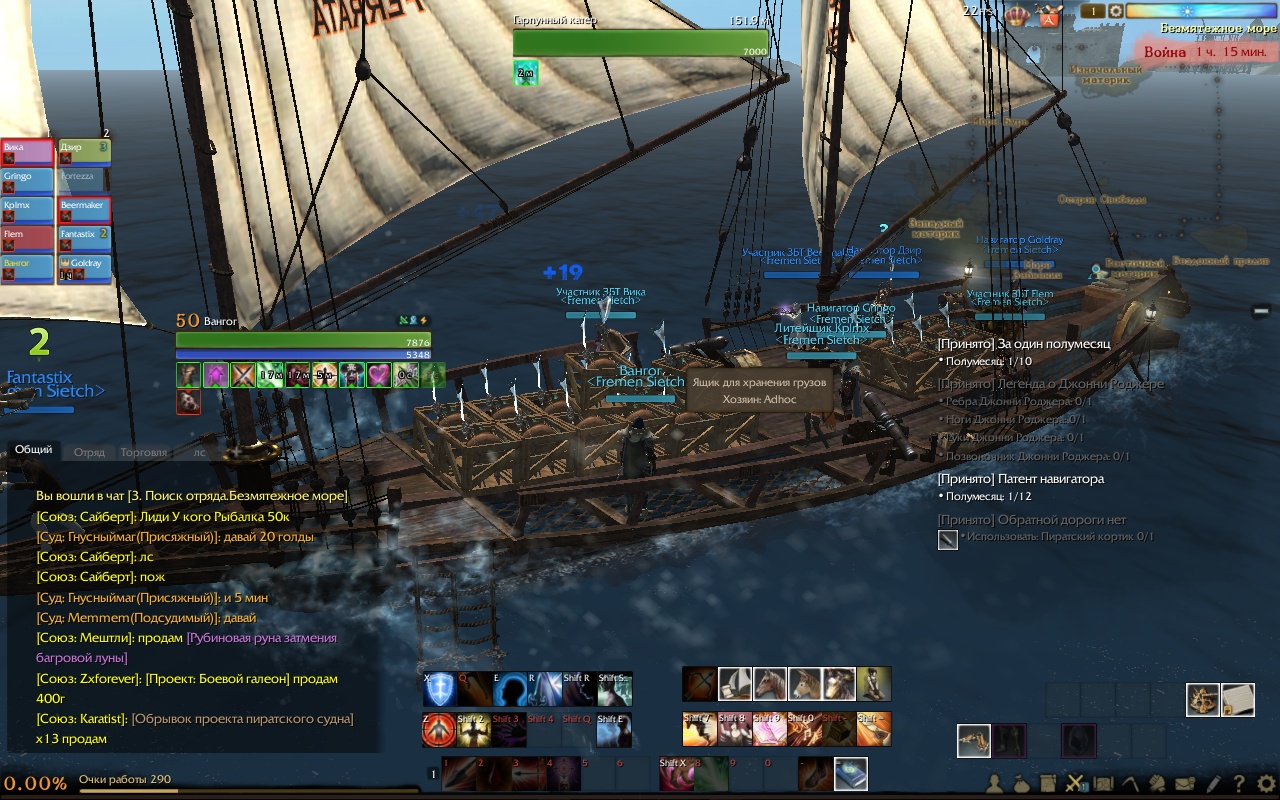Viewport: 1280px width, 800px height.
Task: Summon the ship using the sailboat icon
Action: [x=735, y=684]
